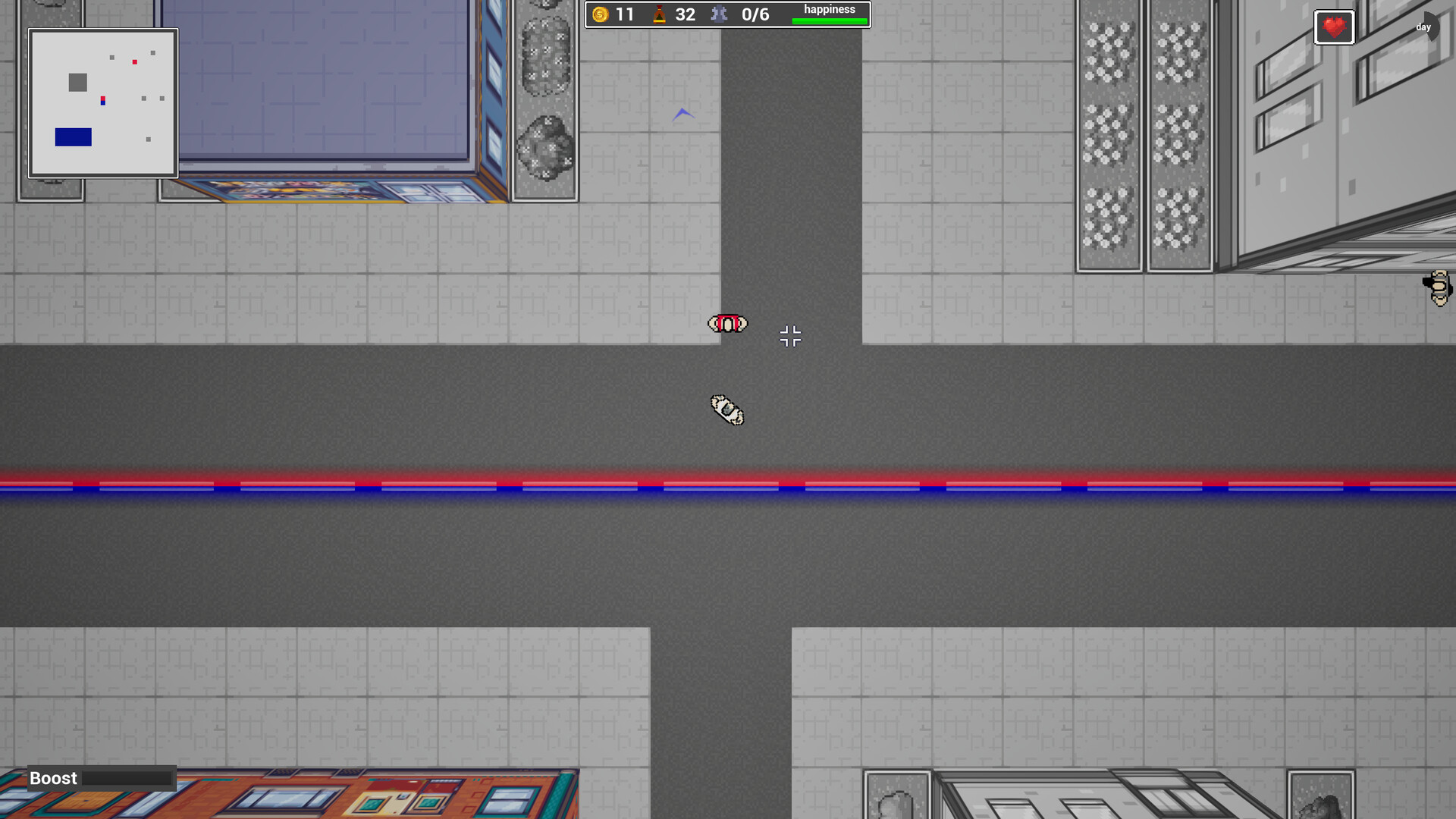Click the blue arrow waypoint marker

click(685, 112)
